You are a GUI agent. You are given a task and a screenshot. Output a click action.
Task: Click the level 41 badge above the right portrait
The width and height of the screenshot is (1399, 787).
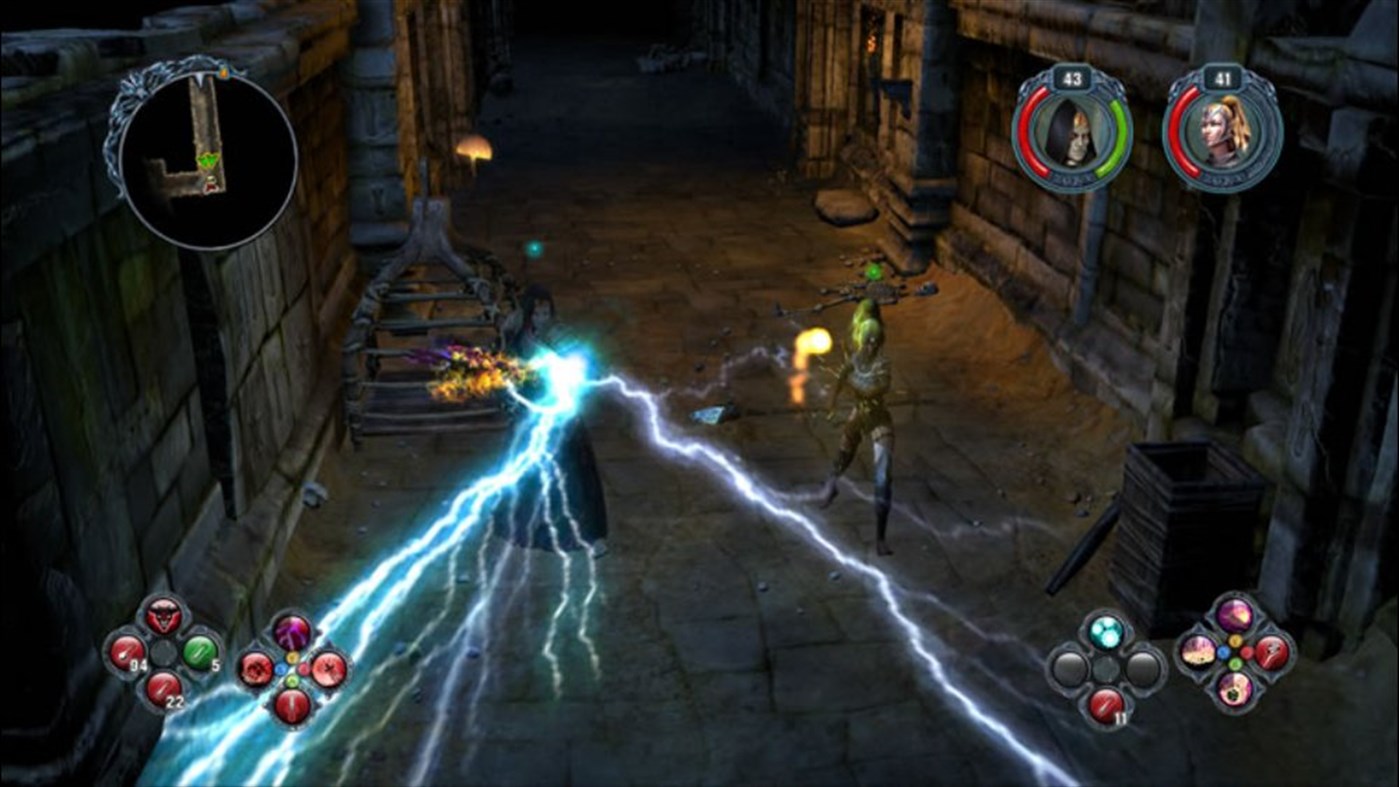1223,78
